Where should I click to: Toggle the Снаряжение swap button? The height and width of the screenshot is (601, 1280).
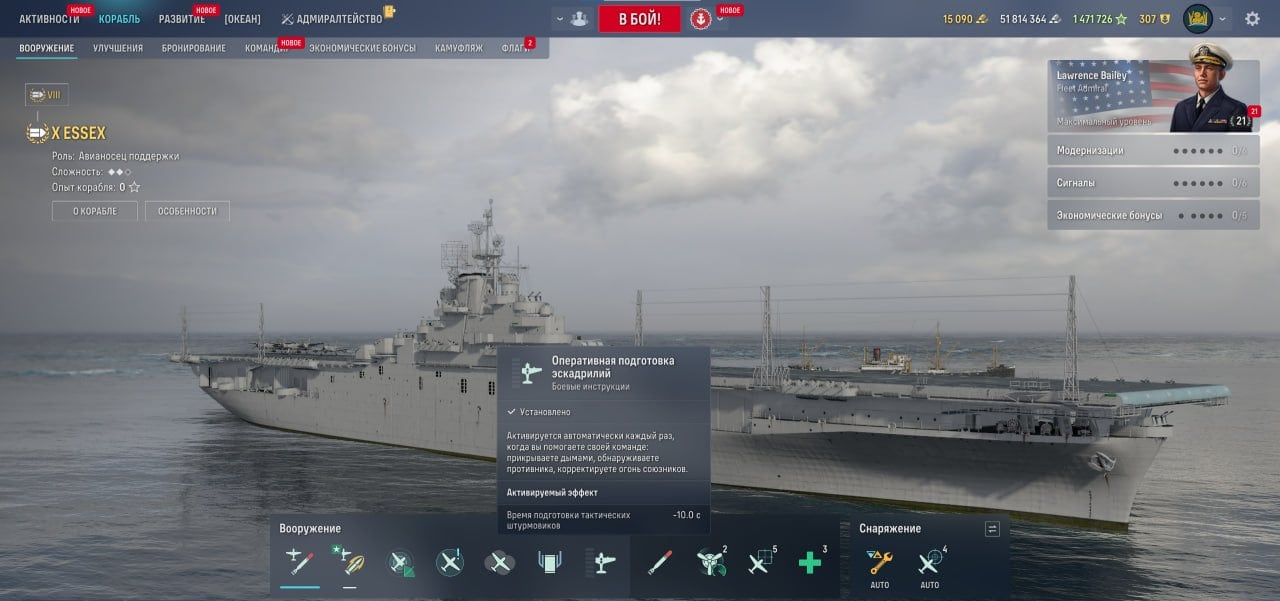(x=992, y=529)
